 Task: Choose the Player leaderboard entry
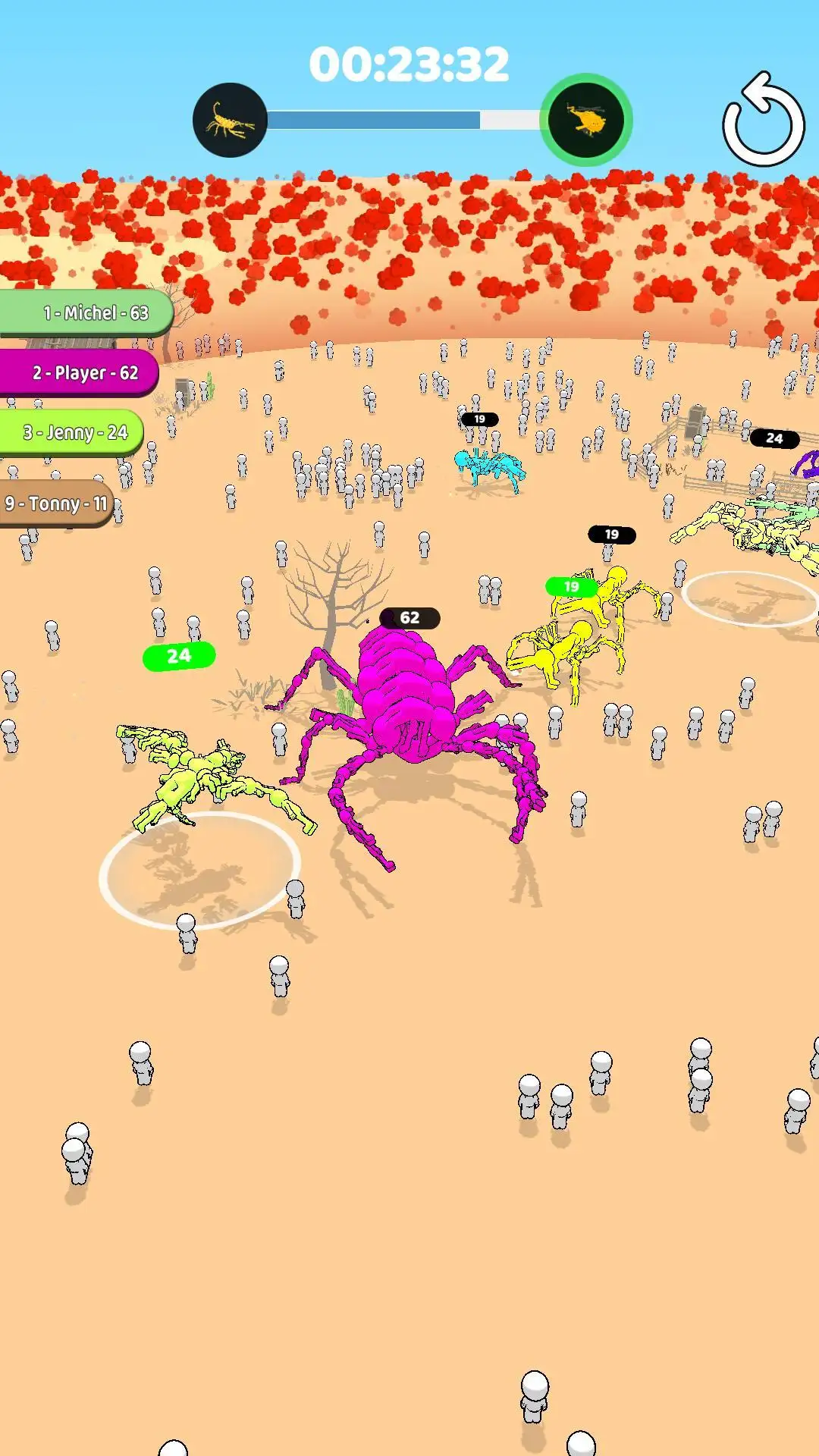79,372
